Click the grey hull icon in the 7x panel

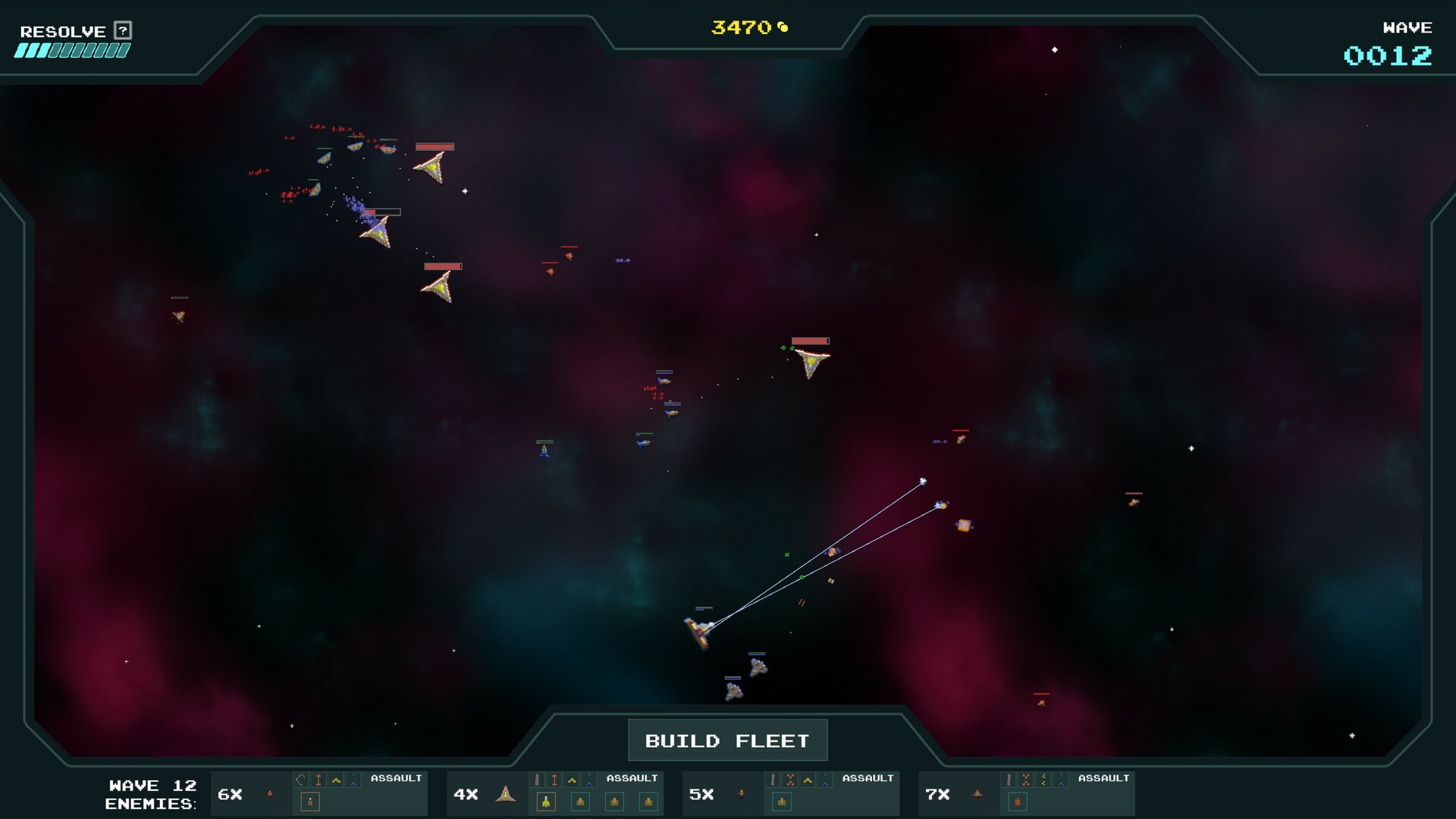tap(1009, 779)
